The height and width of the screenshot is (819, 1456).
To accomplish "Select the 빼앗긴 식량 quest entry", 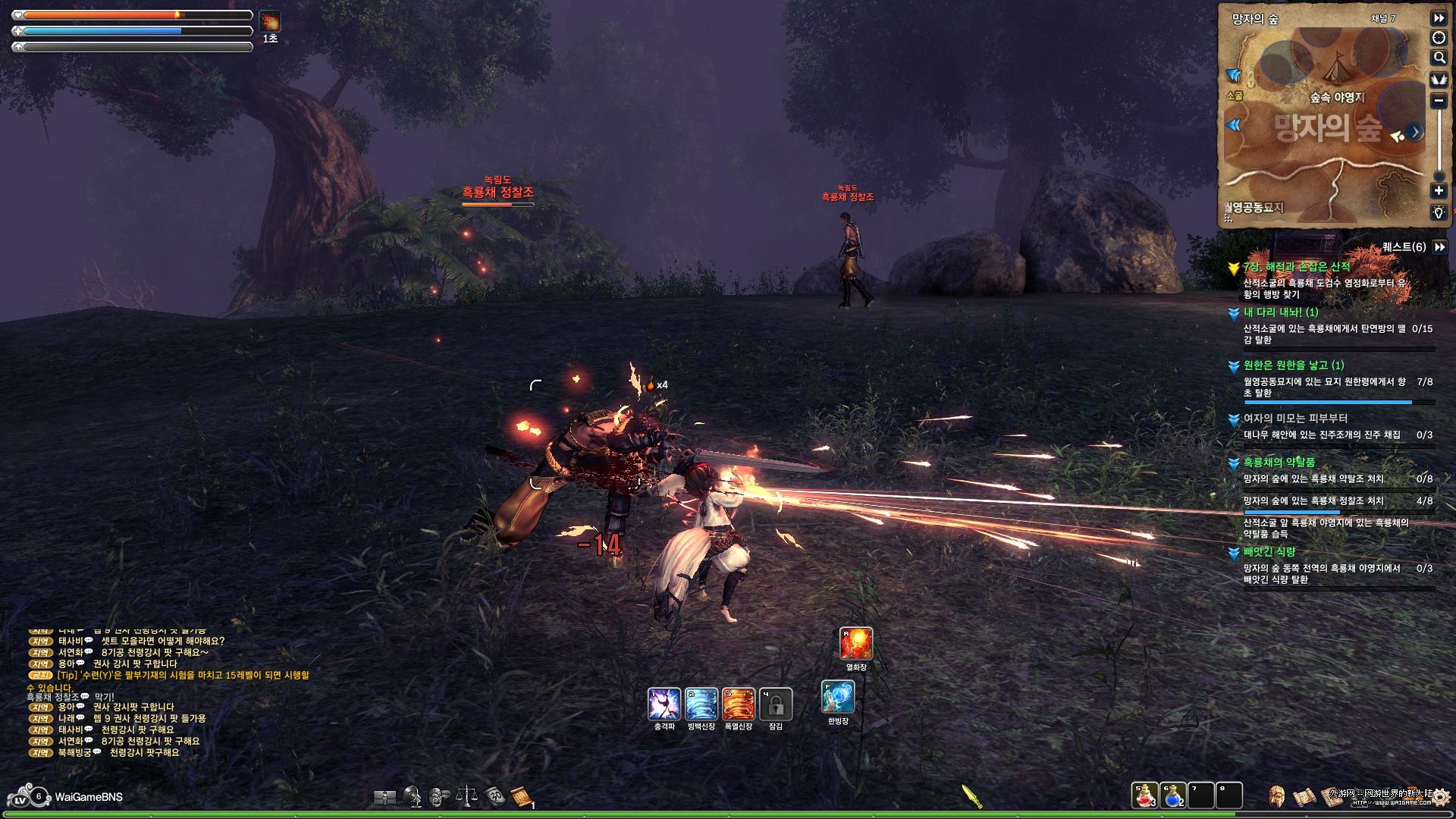I will tap(1269, 552).
